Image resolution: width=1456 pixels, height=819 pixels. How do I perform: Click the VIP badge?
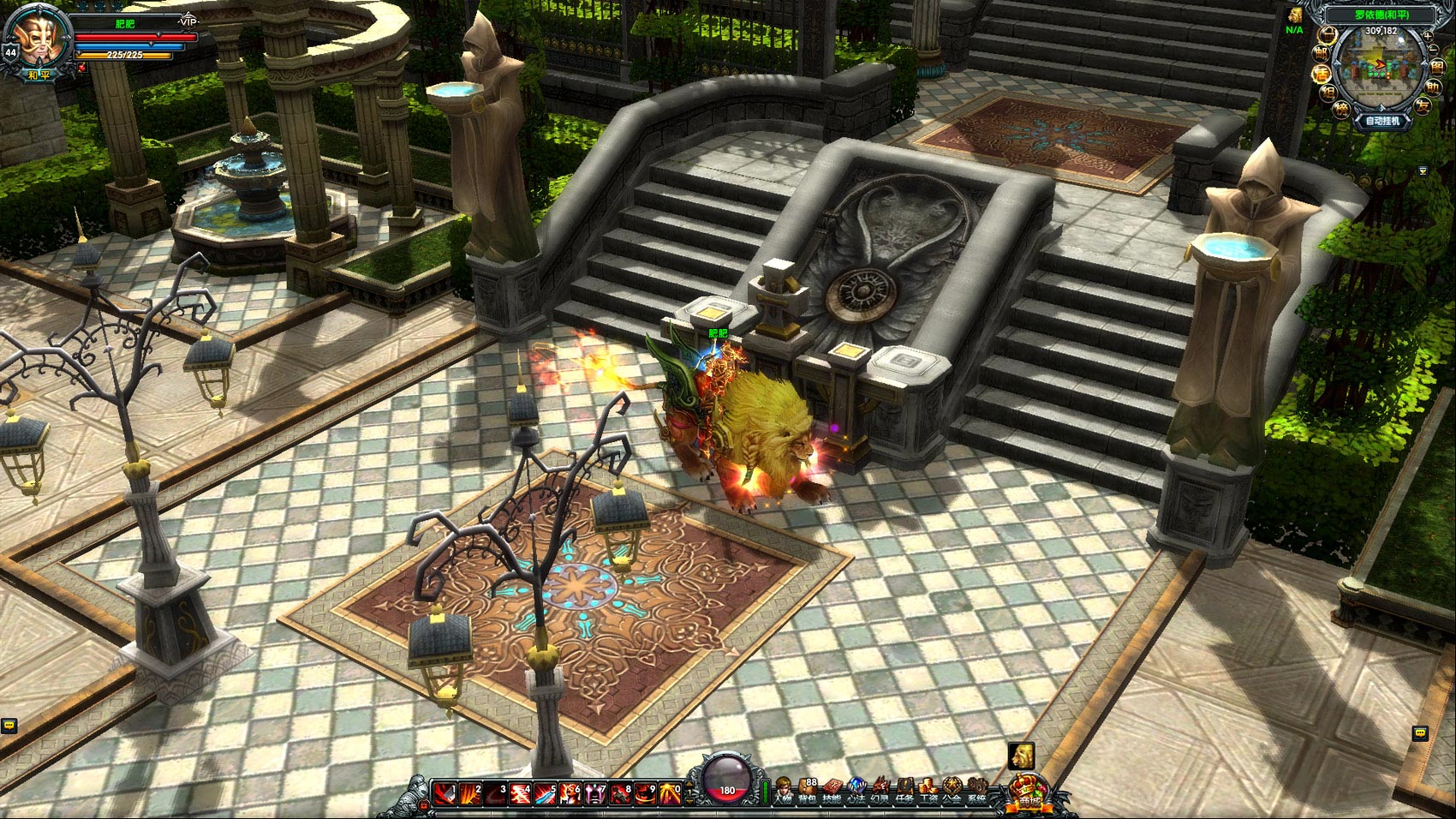tap(188, 20)
